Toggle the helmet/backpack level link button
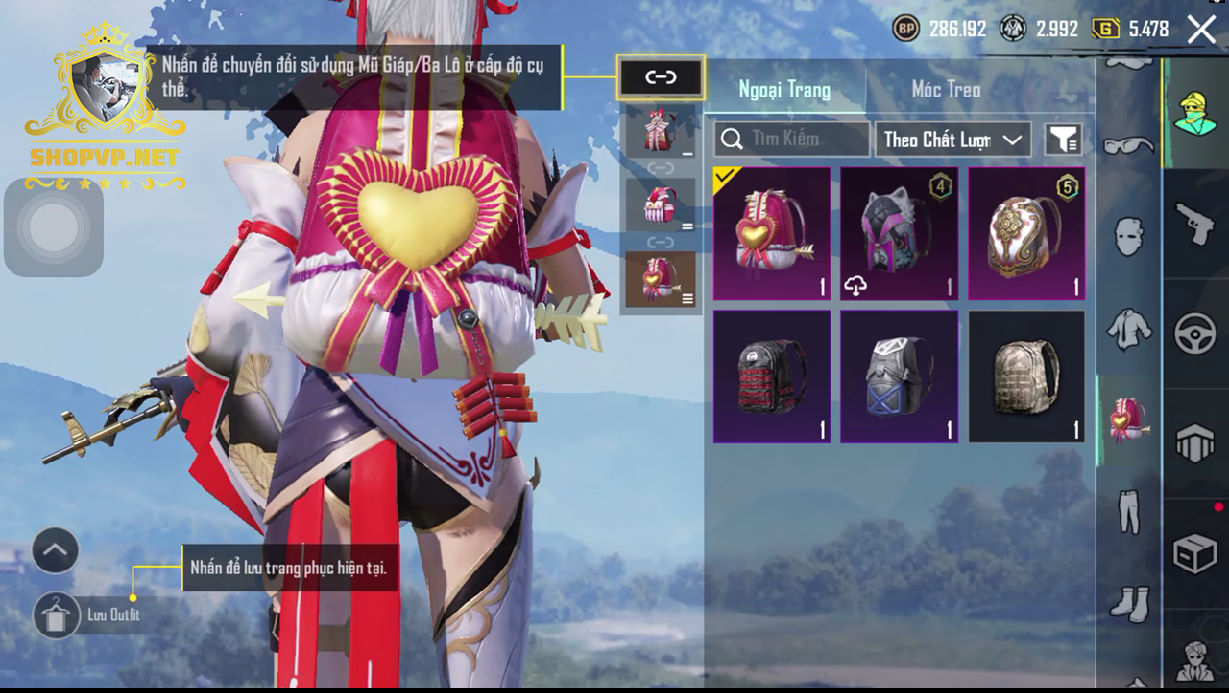 coord(661,78)
